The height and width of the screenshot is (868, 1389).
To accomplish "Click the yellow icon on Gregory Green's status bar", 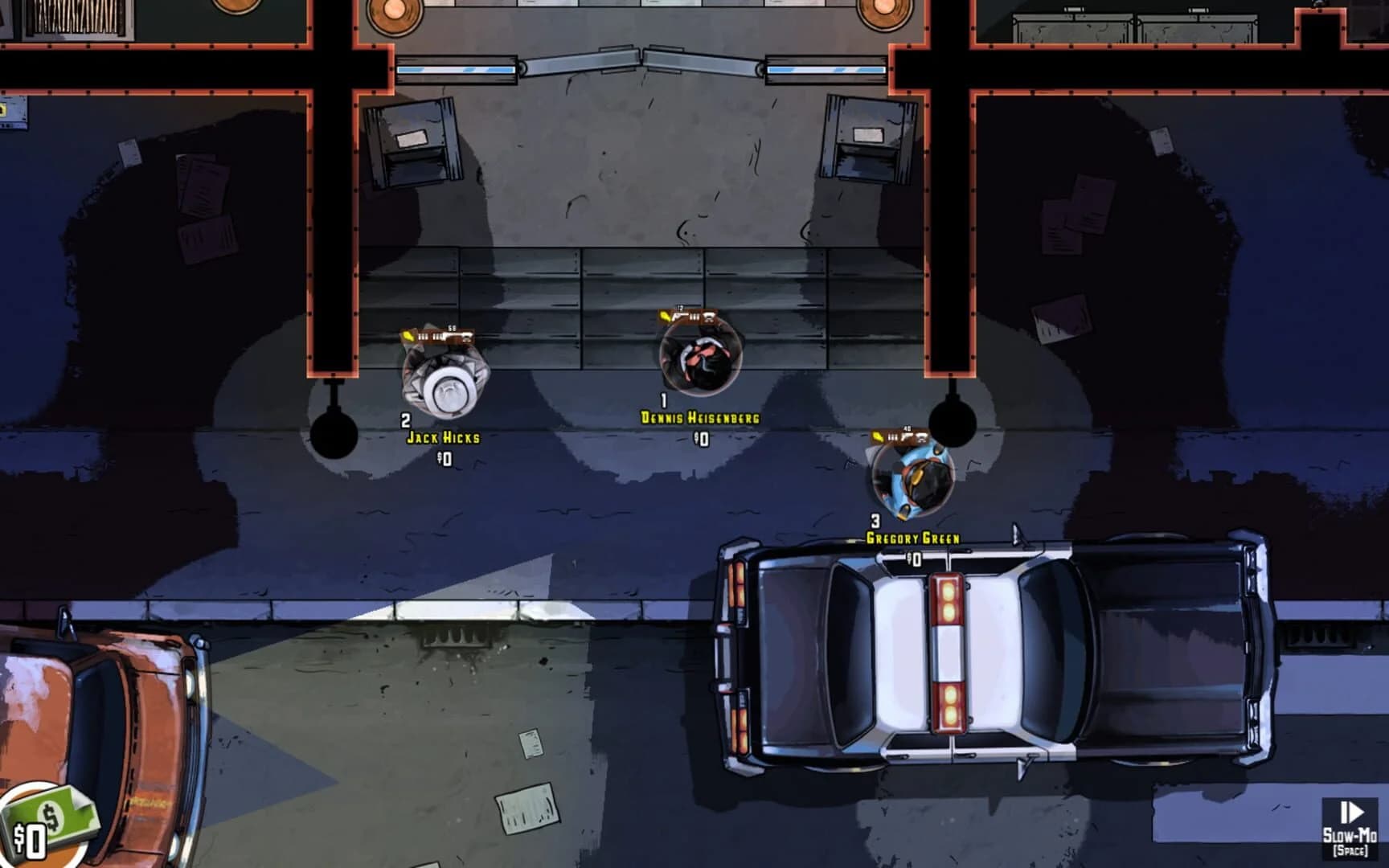I will (878, 436).
